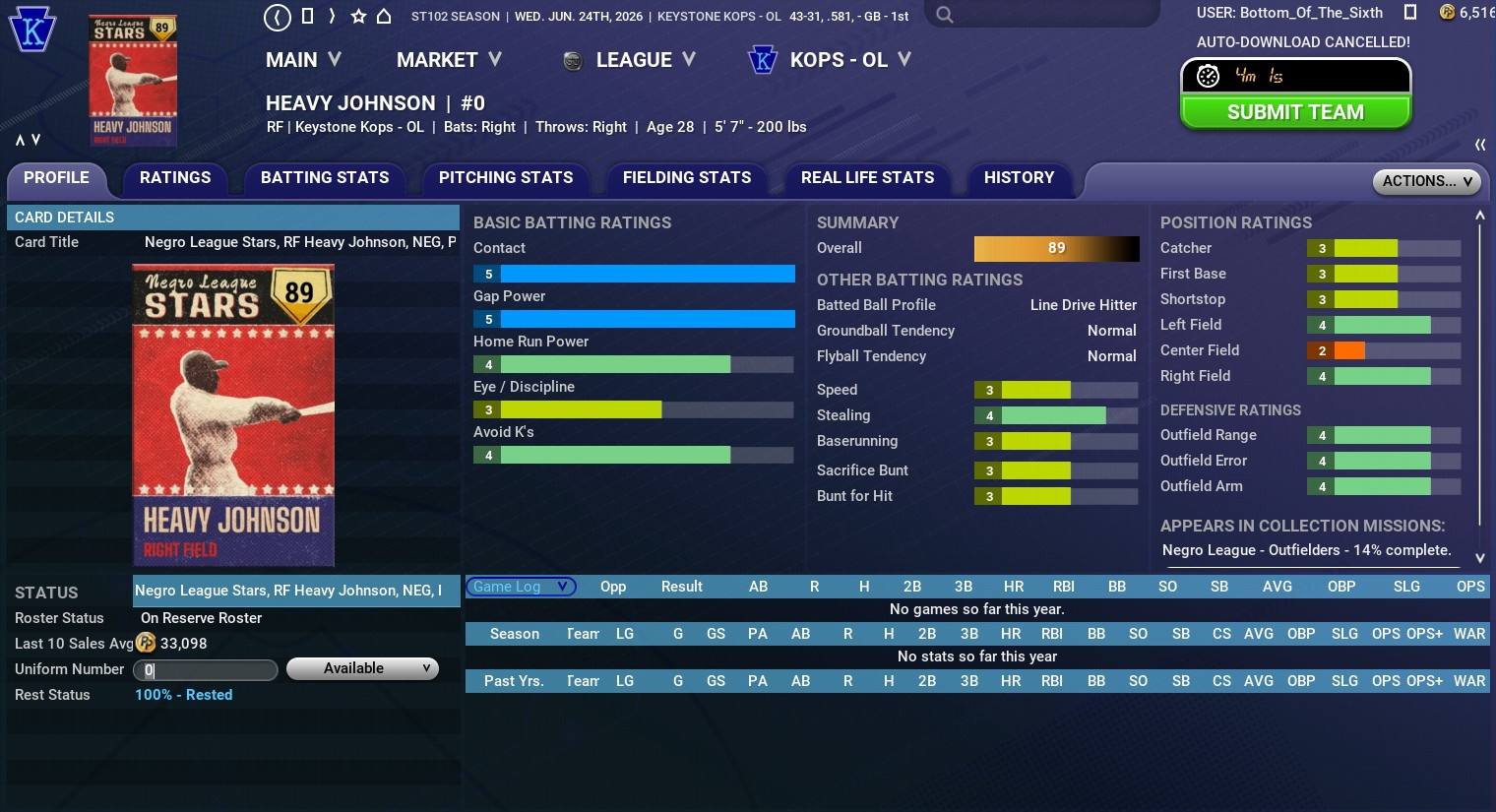
Task: Submit the team with the green button
Action: pyautogui.click(x=1295, y=112)
